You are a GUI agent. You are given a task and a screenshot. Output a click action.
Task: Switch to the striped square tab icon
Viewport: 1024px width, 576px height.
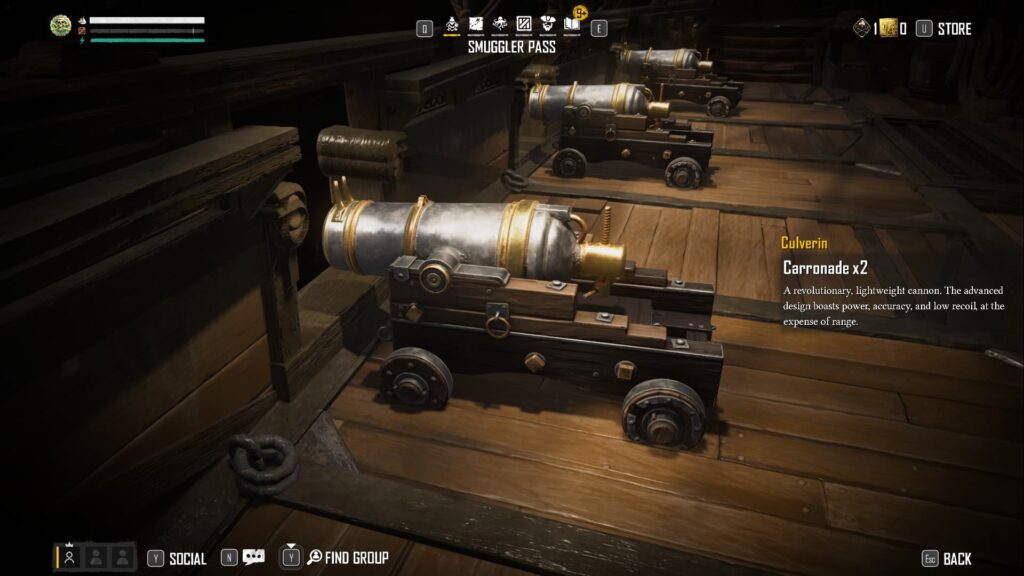pyautogui.click(x=523, y=24)
